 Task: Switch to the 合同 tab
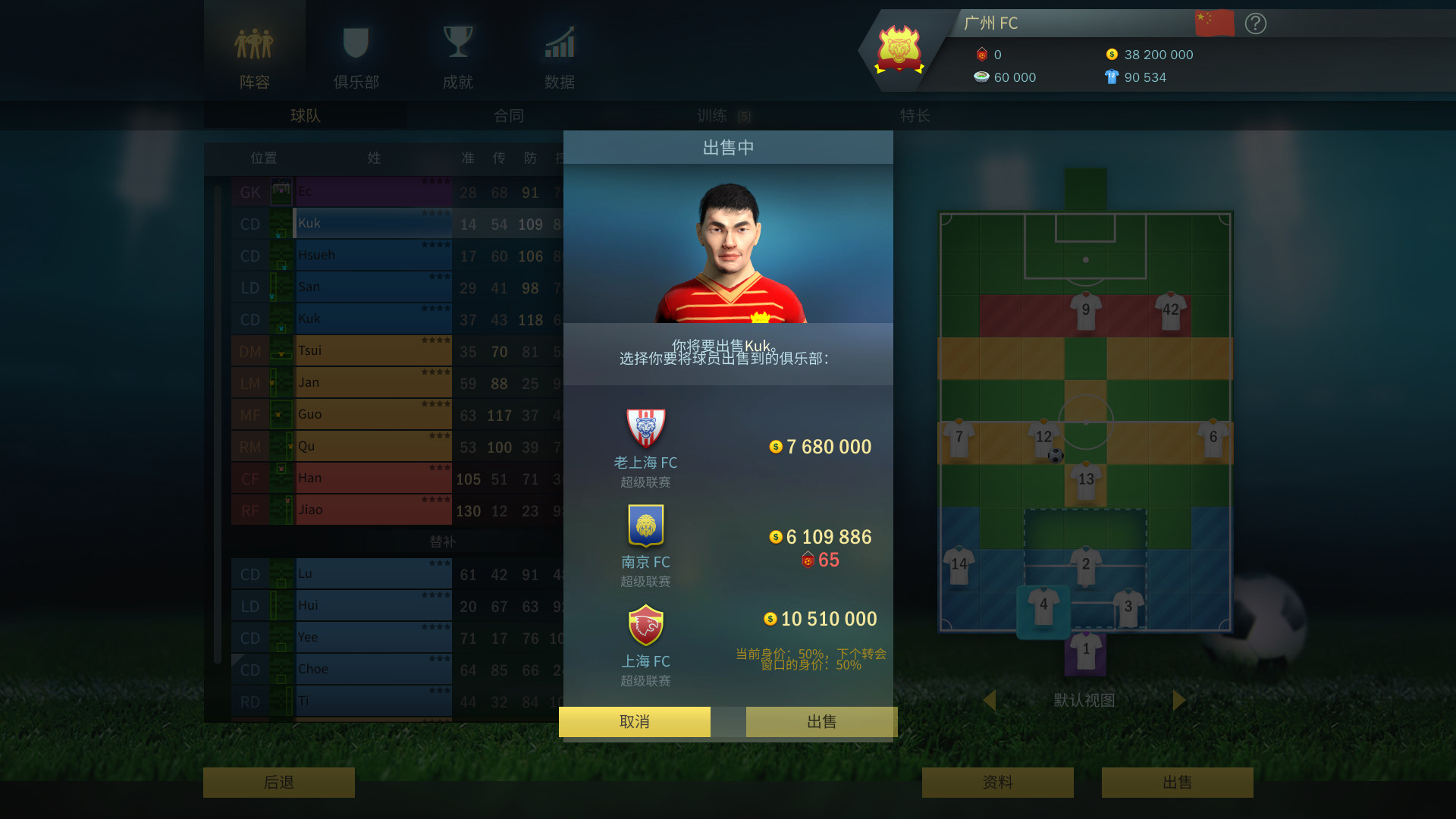tap(508, 116)
